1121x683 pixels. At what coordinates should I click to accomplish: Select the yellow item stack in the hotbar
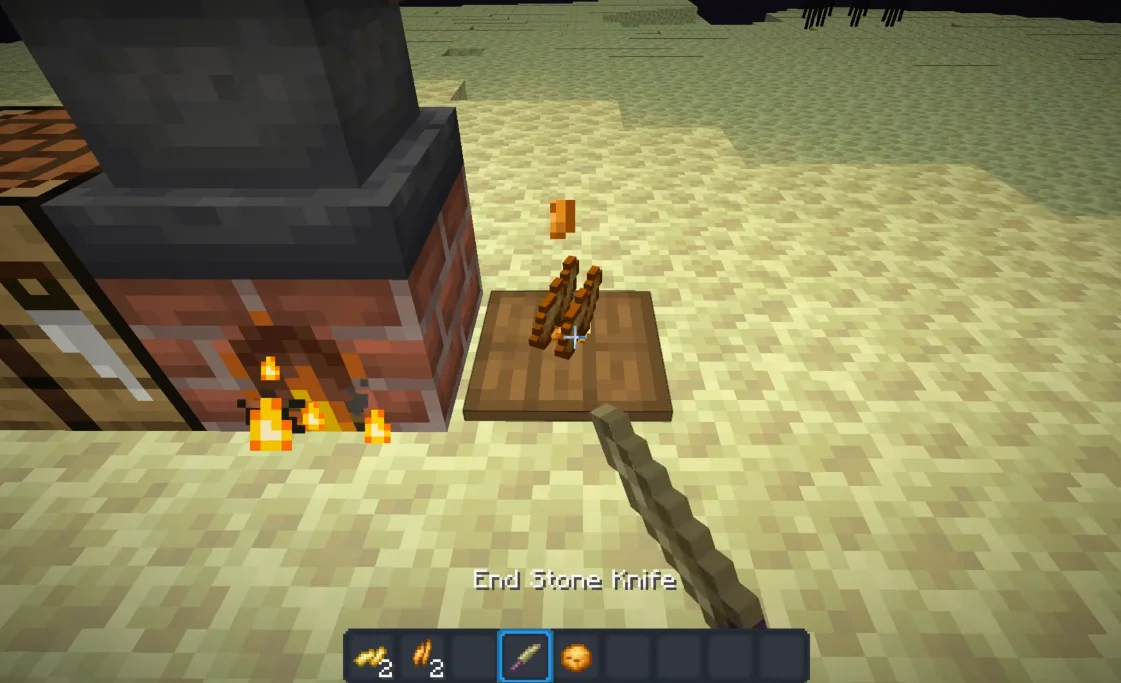click(370, 657)
